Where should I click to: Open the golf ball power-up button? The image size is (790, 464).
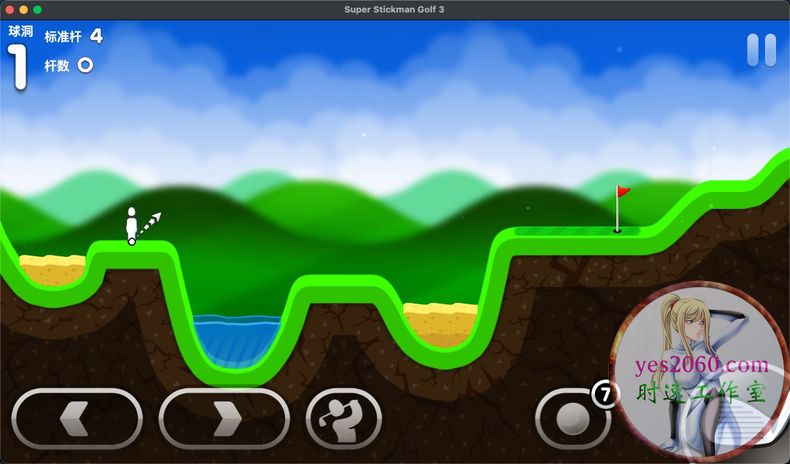pos(574,417)
